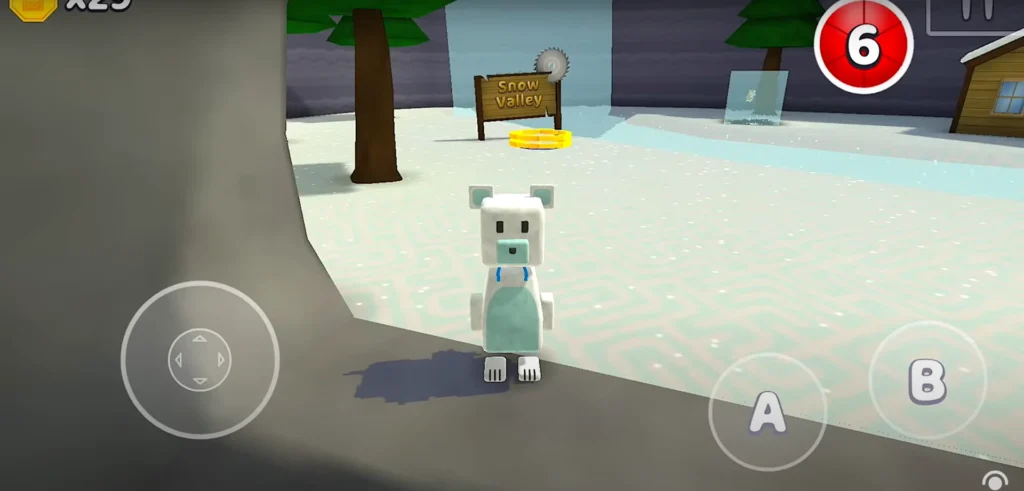Click the virtual joystick directional pad
Screen dimensions: 1024x491
[199, 359]
